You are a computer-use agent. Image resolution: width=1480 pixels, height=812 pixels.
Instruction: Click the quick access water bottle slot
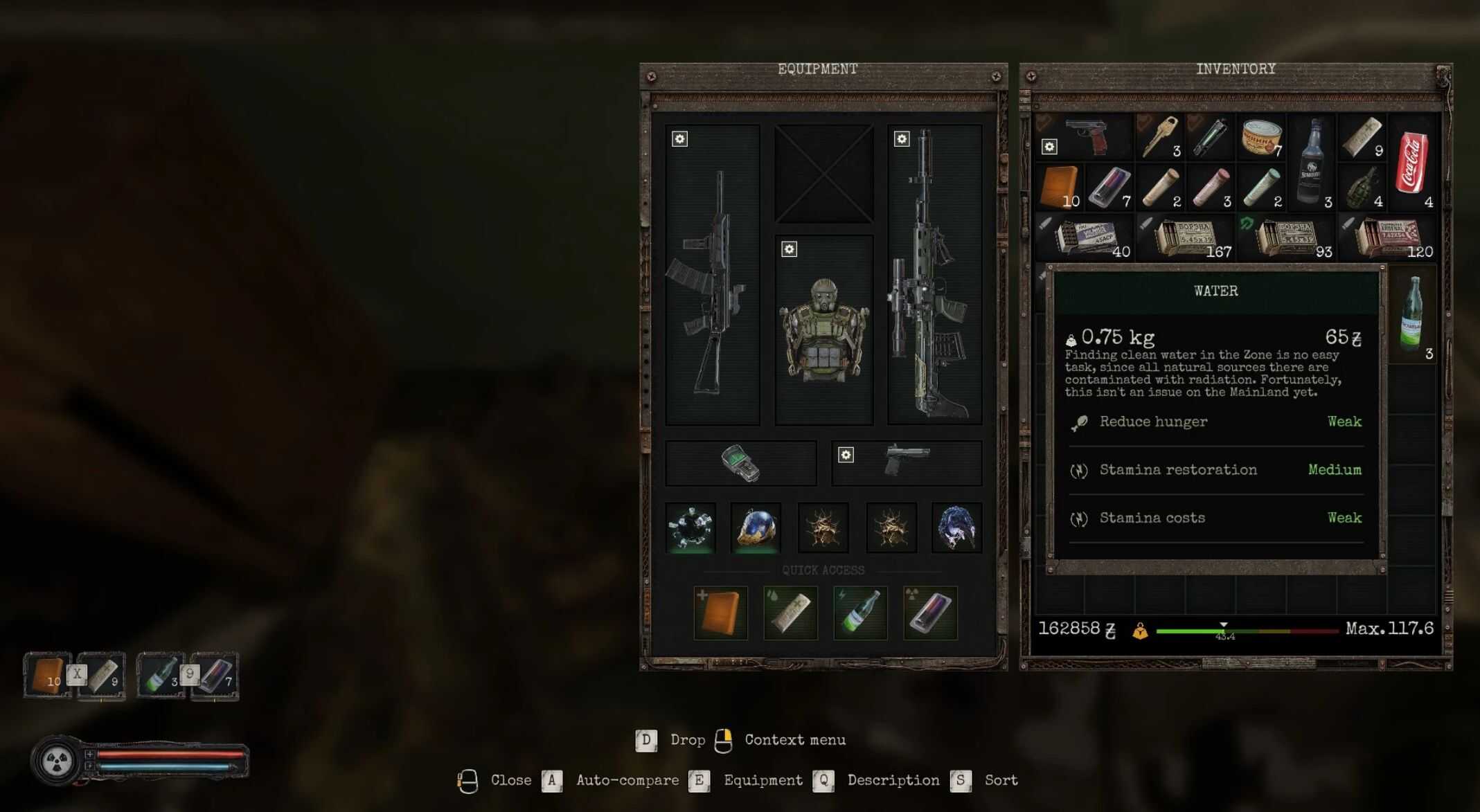click(860, 613)
